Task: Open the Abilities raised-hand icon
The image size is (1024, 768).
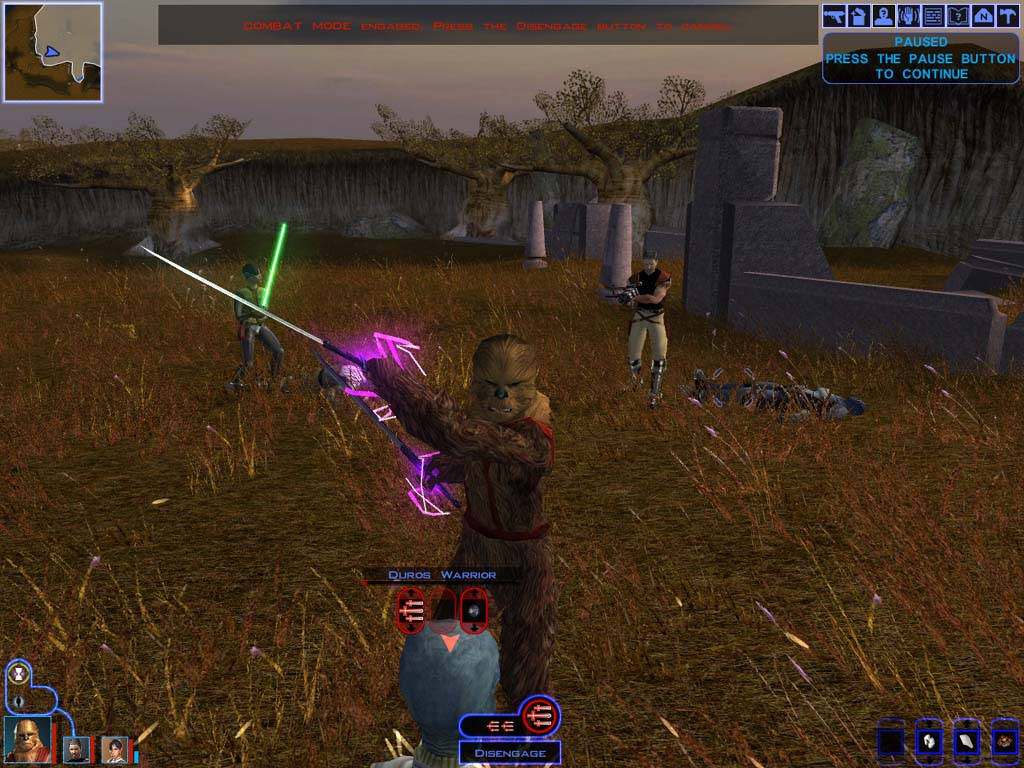Action: [x=909, y=16]
